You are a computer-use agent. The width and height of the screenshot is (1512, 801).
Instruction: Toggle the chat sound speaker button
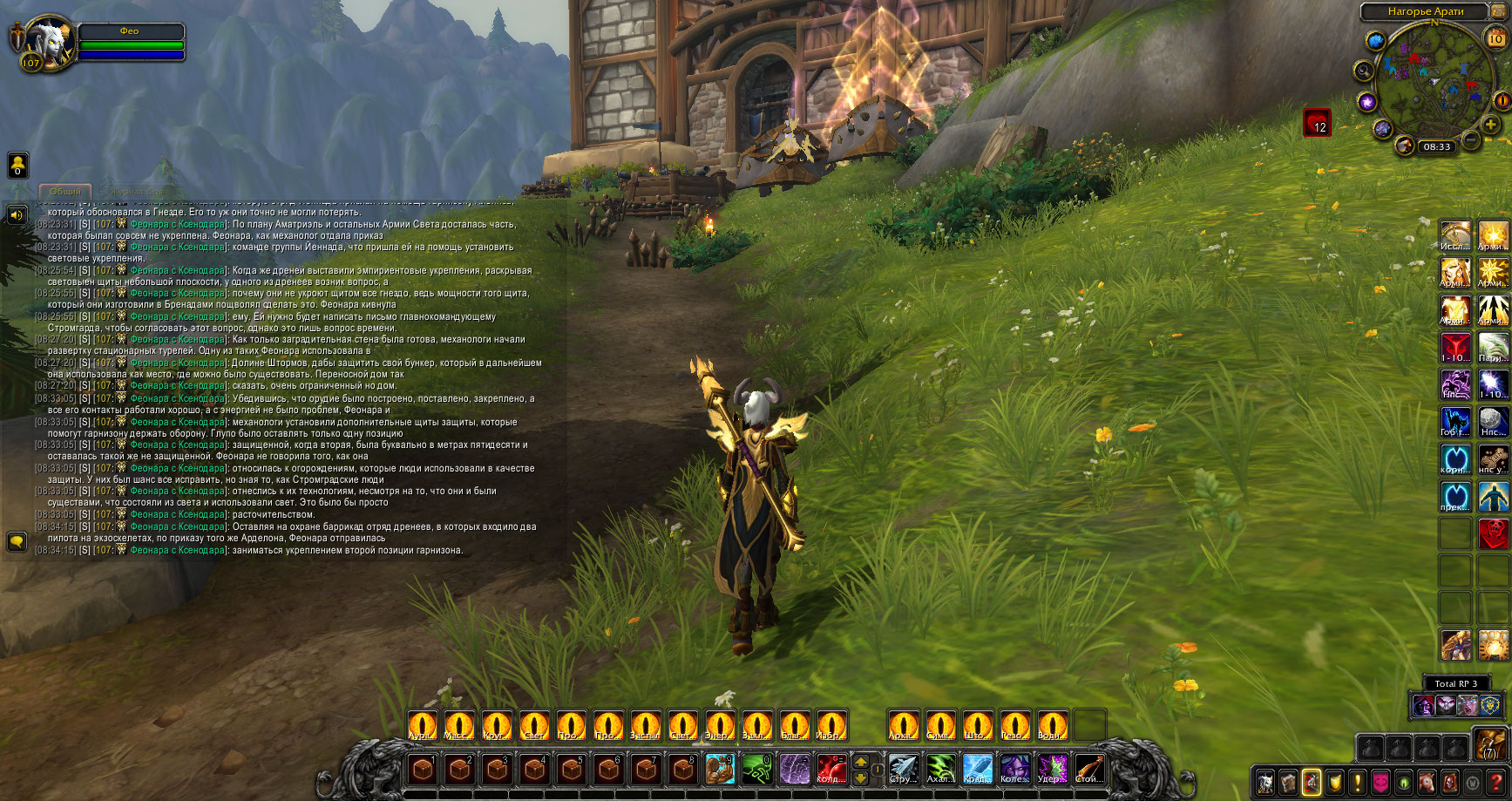17,214
